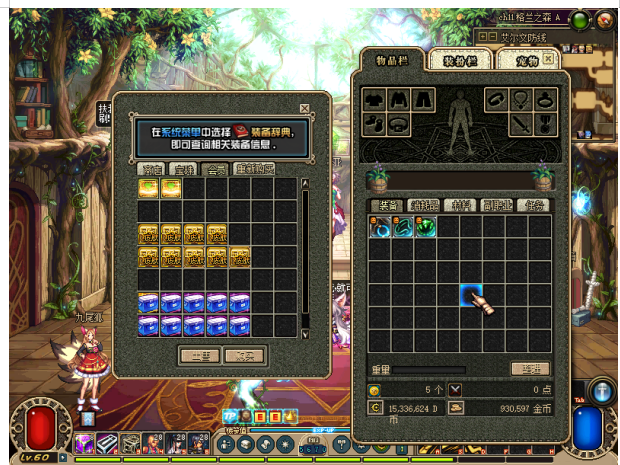
Task: Select the 物品栏 inventory tab
Action: (x=392, y=60)
